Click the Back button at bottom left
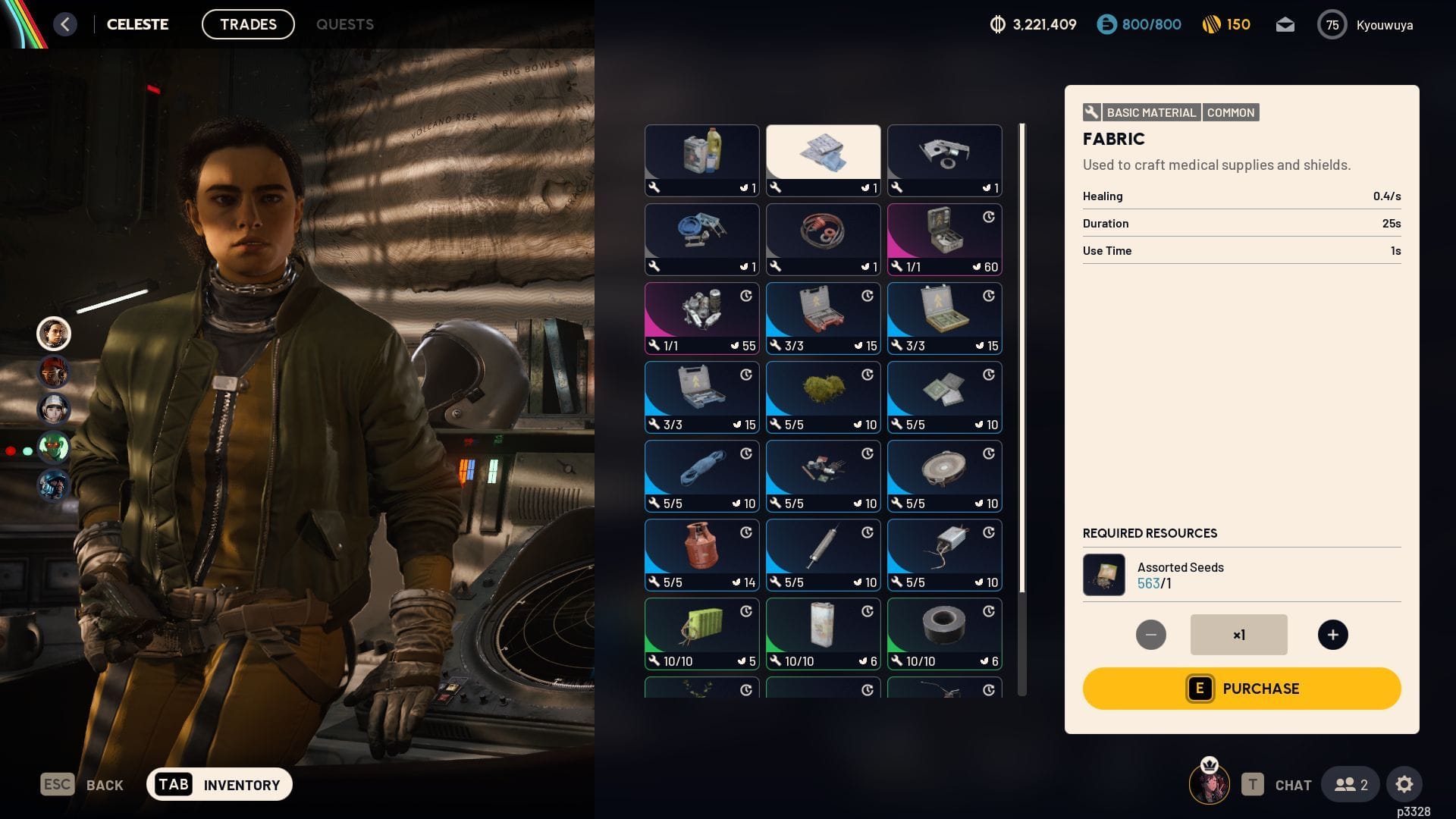 click(x=82, y=784)
